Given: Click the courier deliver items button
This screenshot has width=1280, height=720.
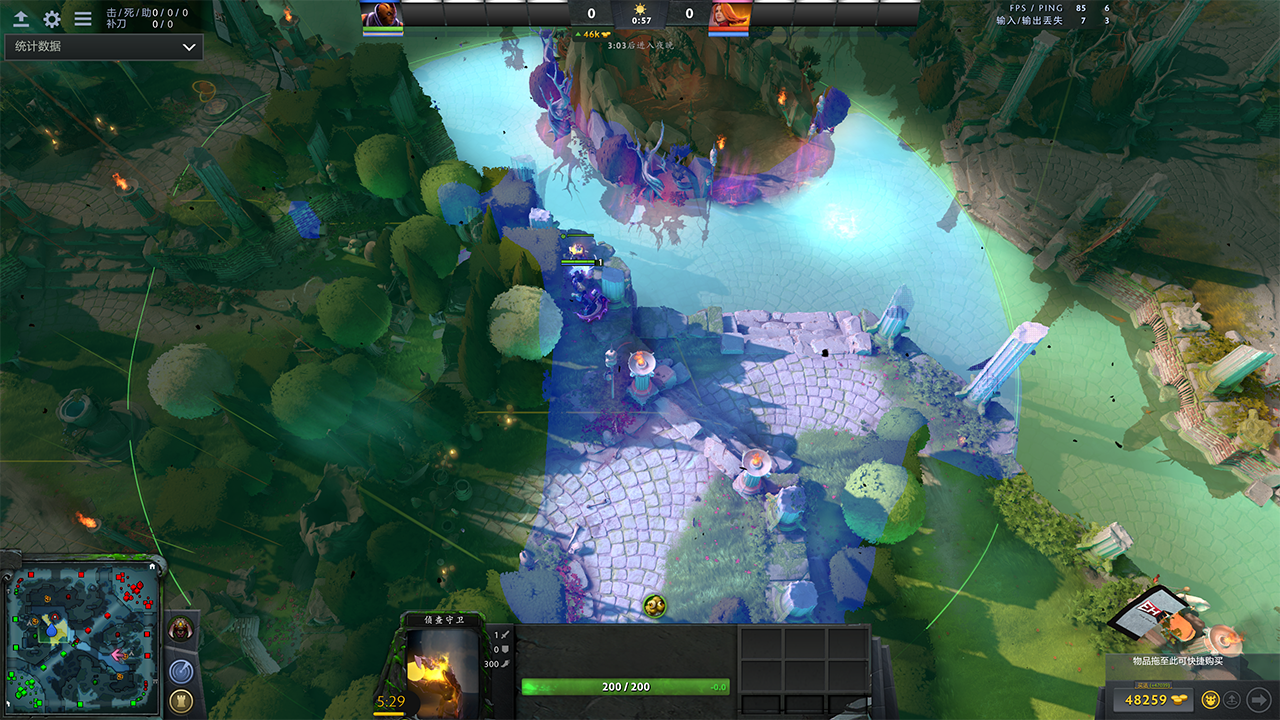Looking at the screenshot, I should (1233, 699).
